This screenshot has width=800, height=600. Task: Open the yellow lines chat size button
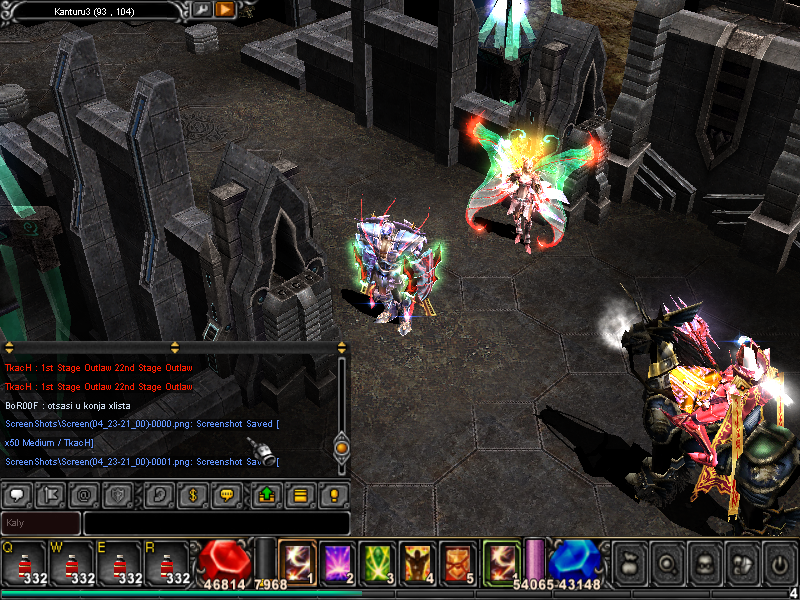(299, 494)
